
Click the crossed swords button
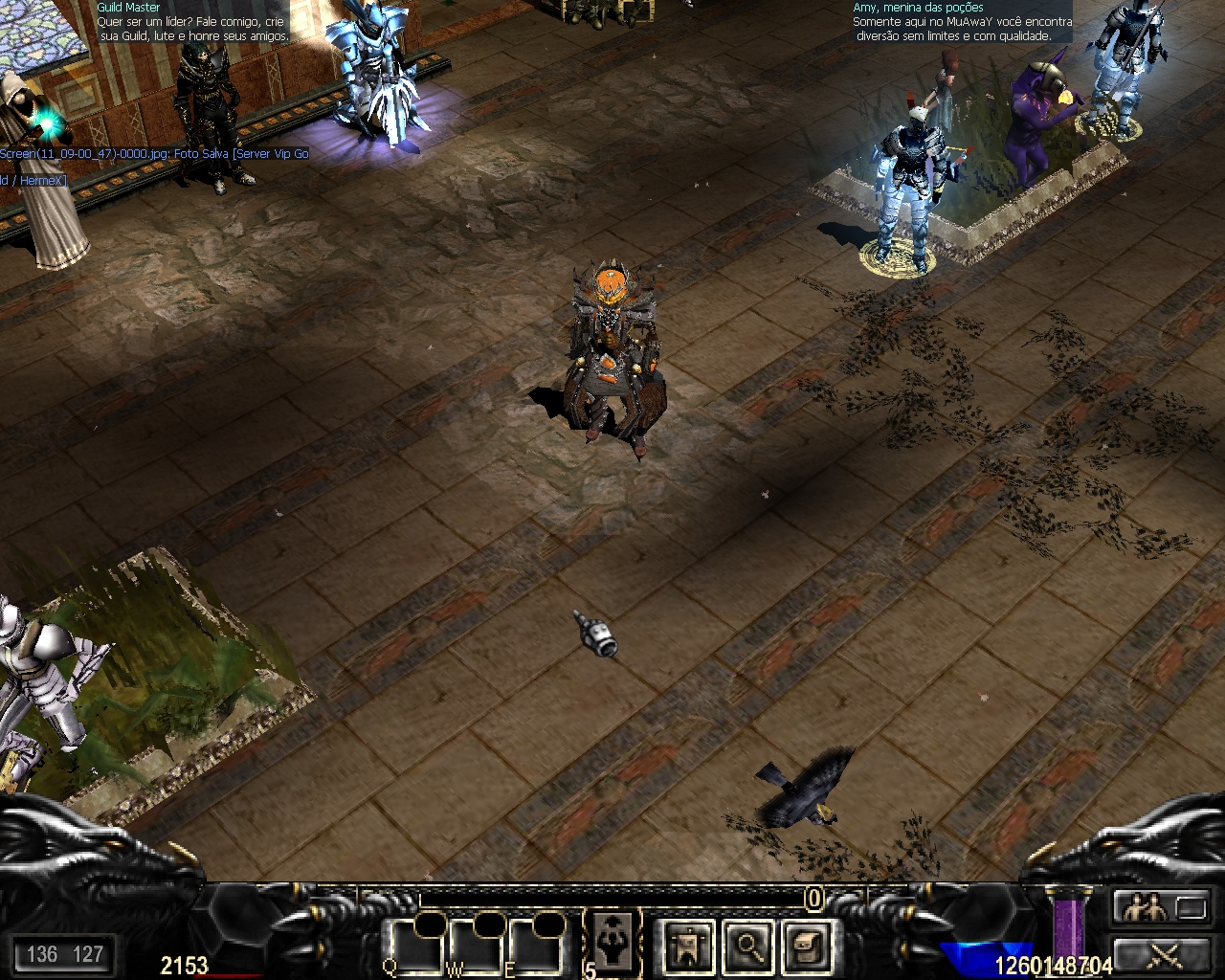(1161, 955)
